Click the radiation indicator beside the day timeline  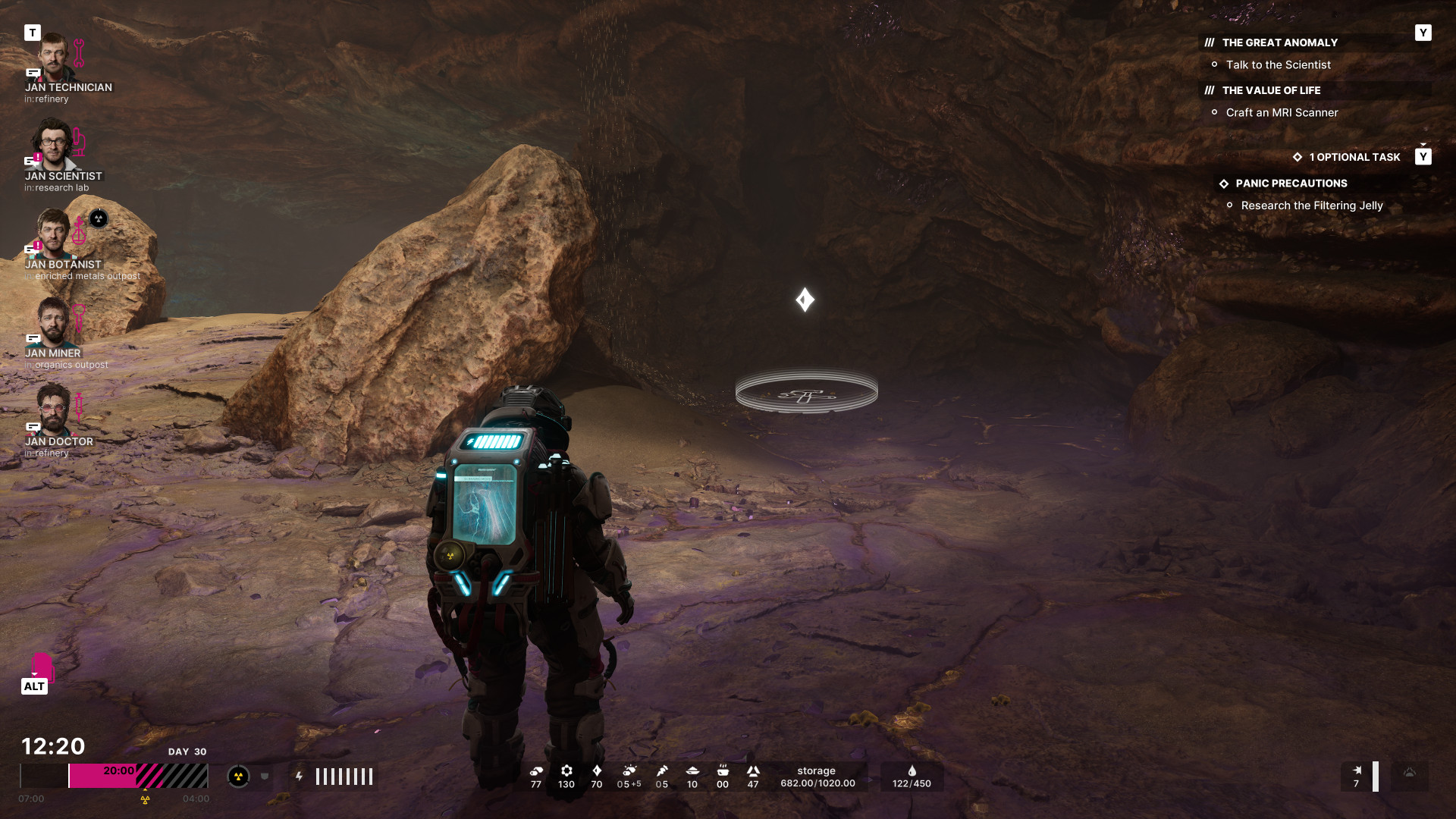238,777
